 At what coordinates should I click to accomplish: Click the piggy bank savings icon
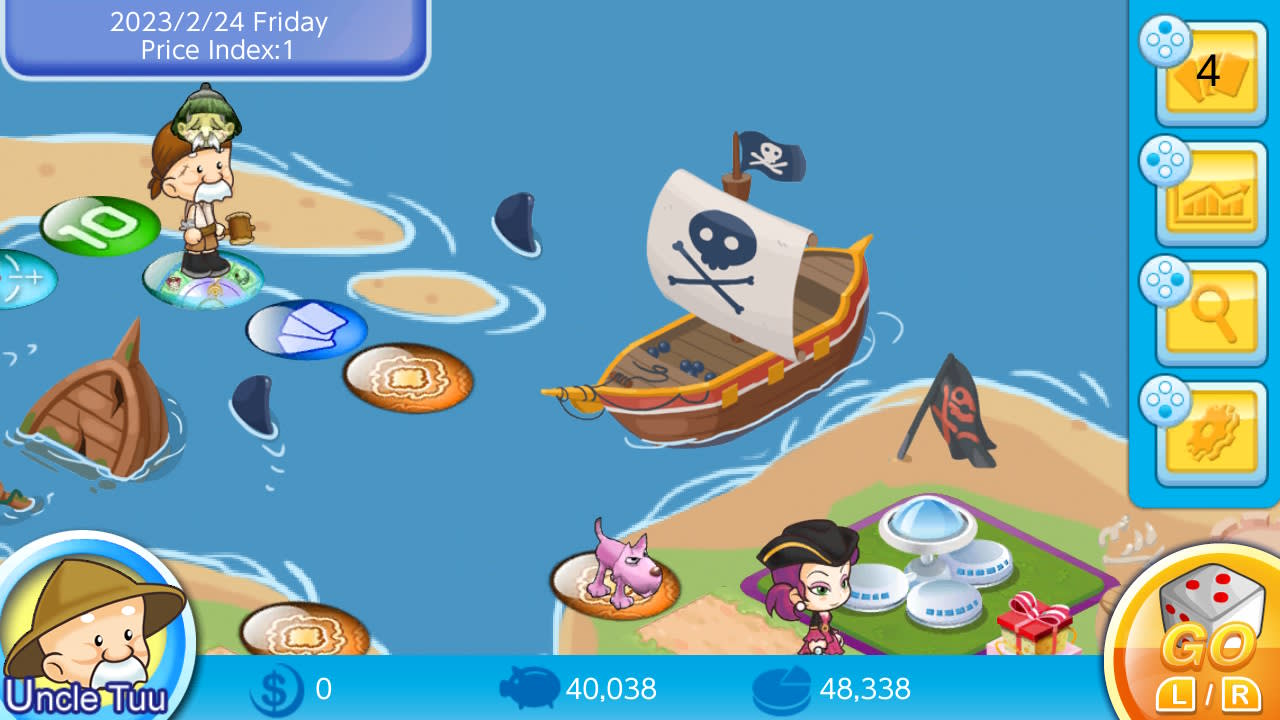point(531,689)
